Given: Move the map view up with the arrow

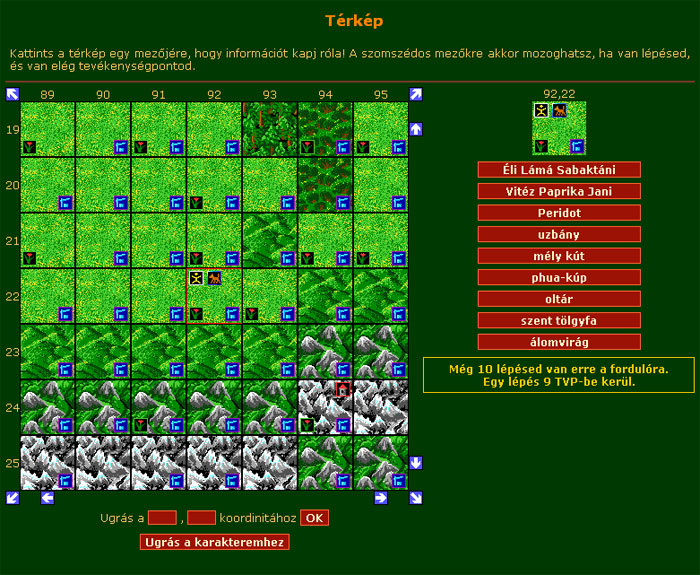Looking at the screenshot, I should [416, 129].
